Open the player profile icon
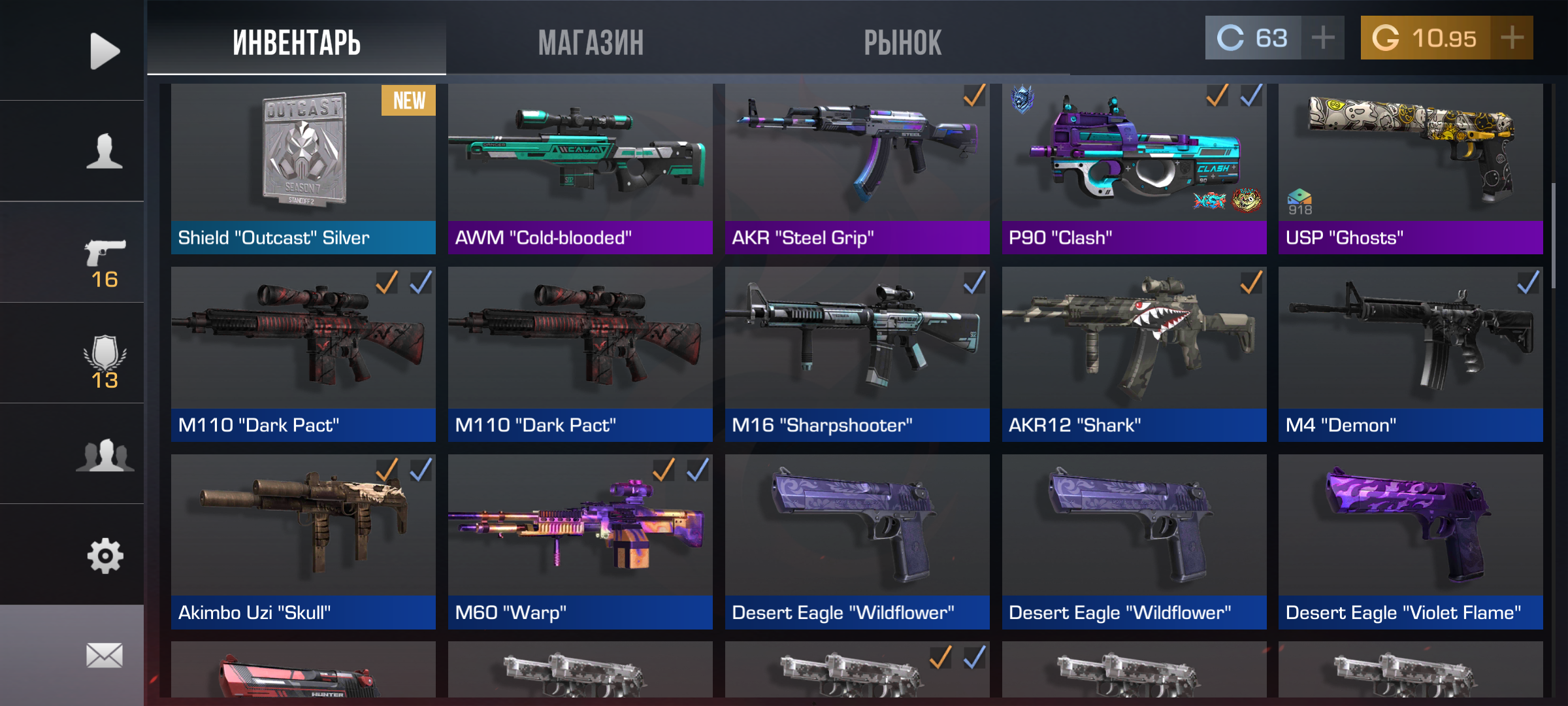Screen dimensions: 1568x706 [105, 151]
